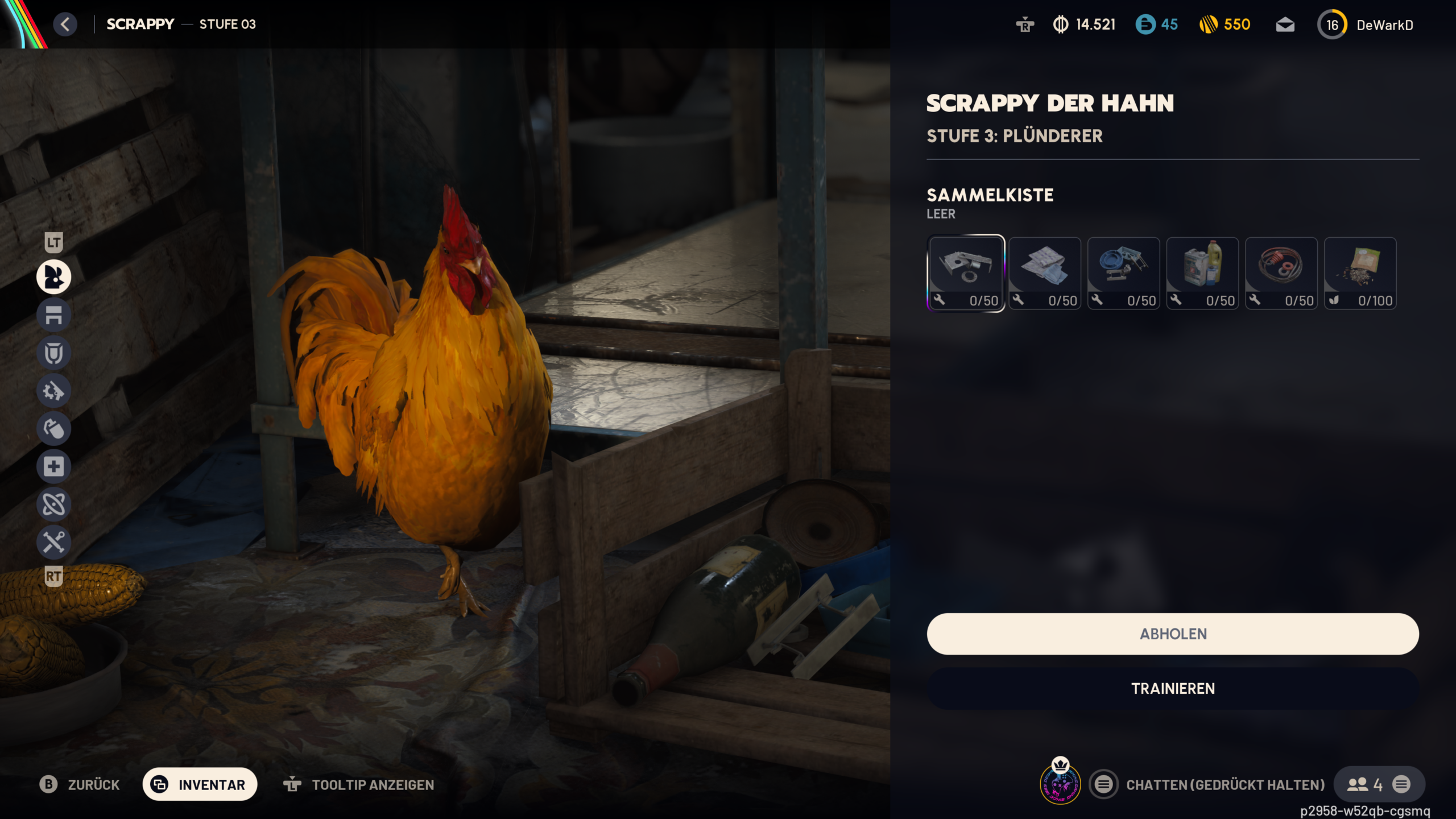
Task: Switch to the rooster Scrappy tab
Action: tap(54, 277)
